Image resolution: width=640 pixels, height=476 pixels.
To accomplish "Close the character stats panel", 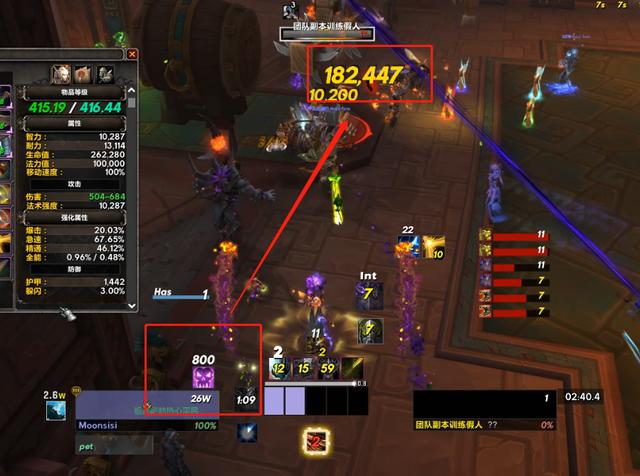I will coord(132,54).
